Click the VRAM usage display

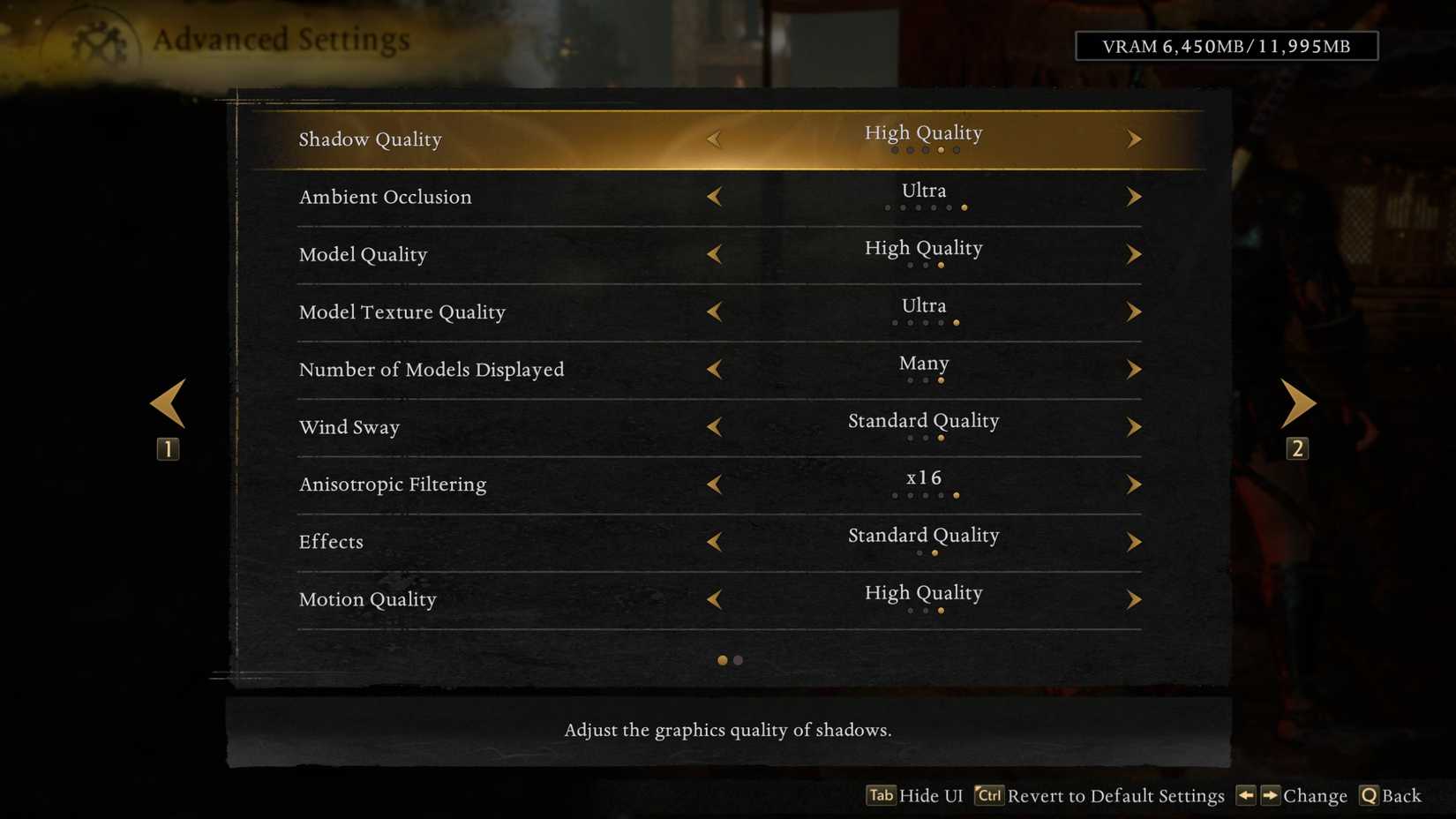click(x=1227, y=46)
